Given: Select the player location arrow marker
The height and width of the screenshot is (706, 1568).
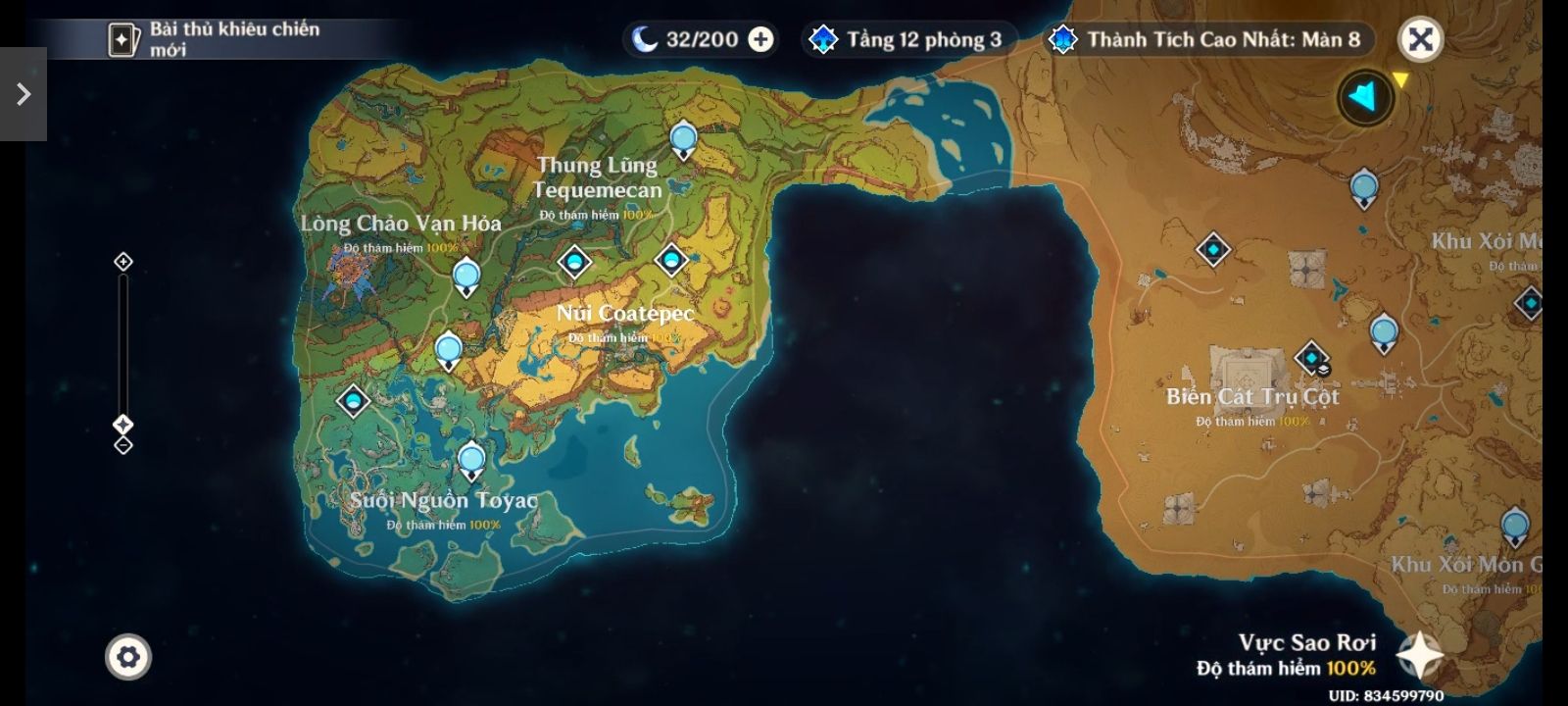Looking at the screenshot, I should [x=1364, y=97].
